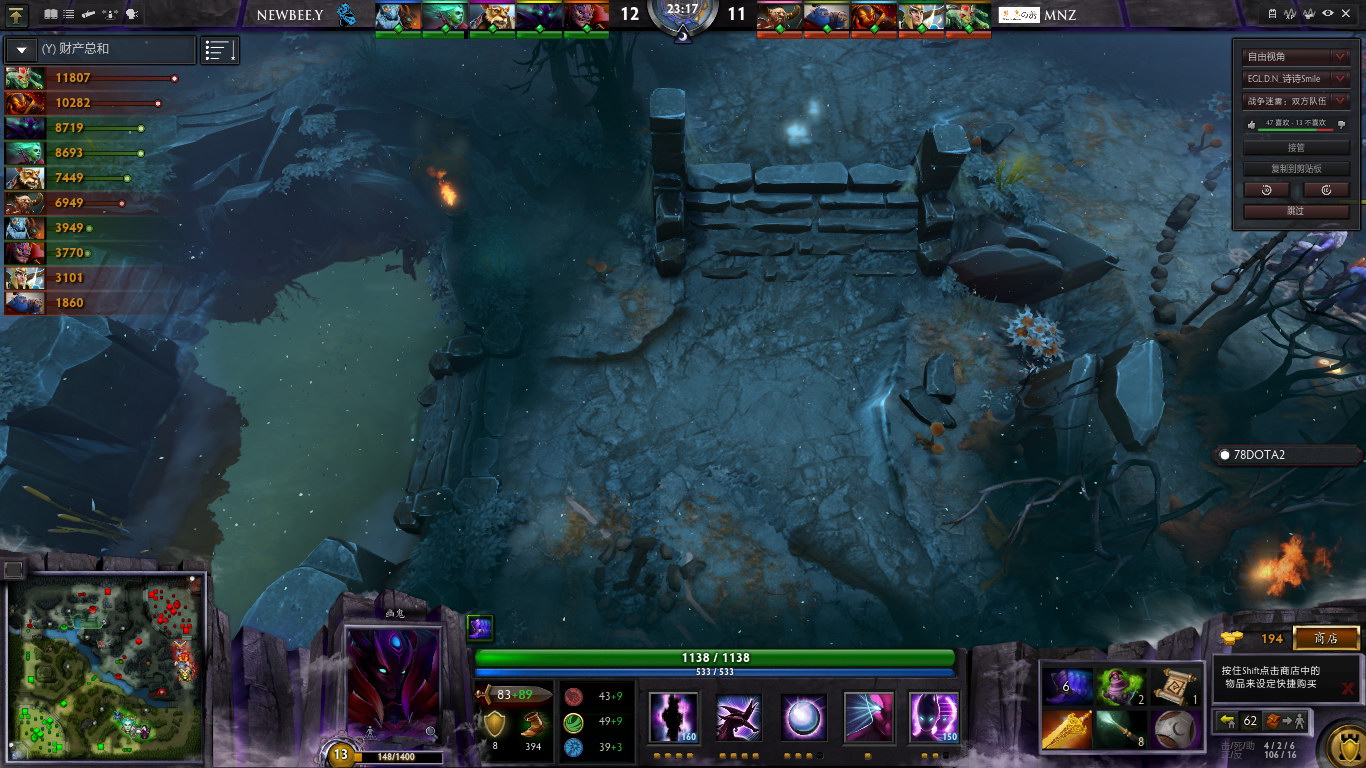This screenshot has width=1366, height=768.
Task: Click the 跳过 skip button
Action: click(x=1296, y=211)
